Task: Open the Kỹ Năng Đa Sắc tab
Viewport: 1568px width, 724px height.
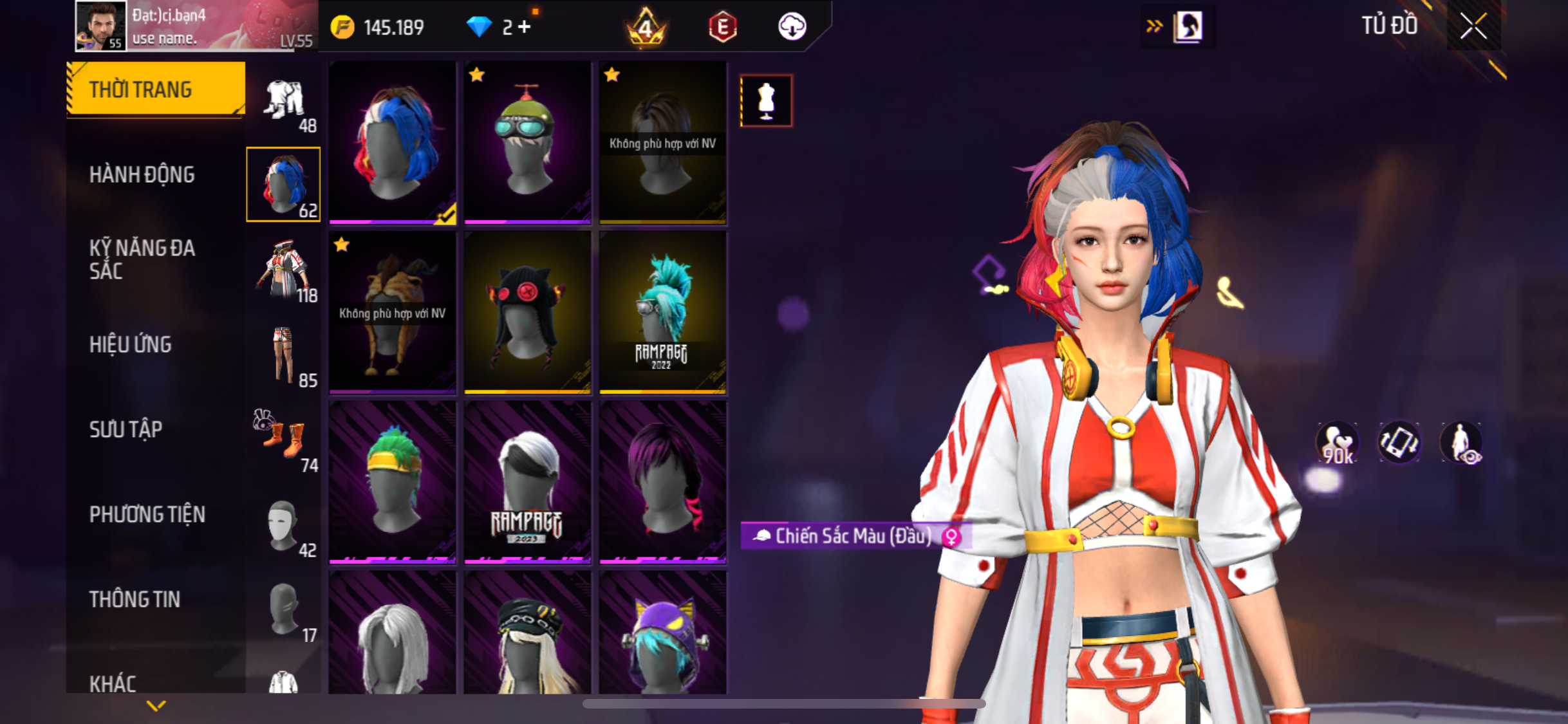Action: pyautogui.click(x=142, y=259)
